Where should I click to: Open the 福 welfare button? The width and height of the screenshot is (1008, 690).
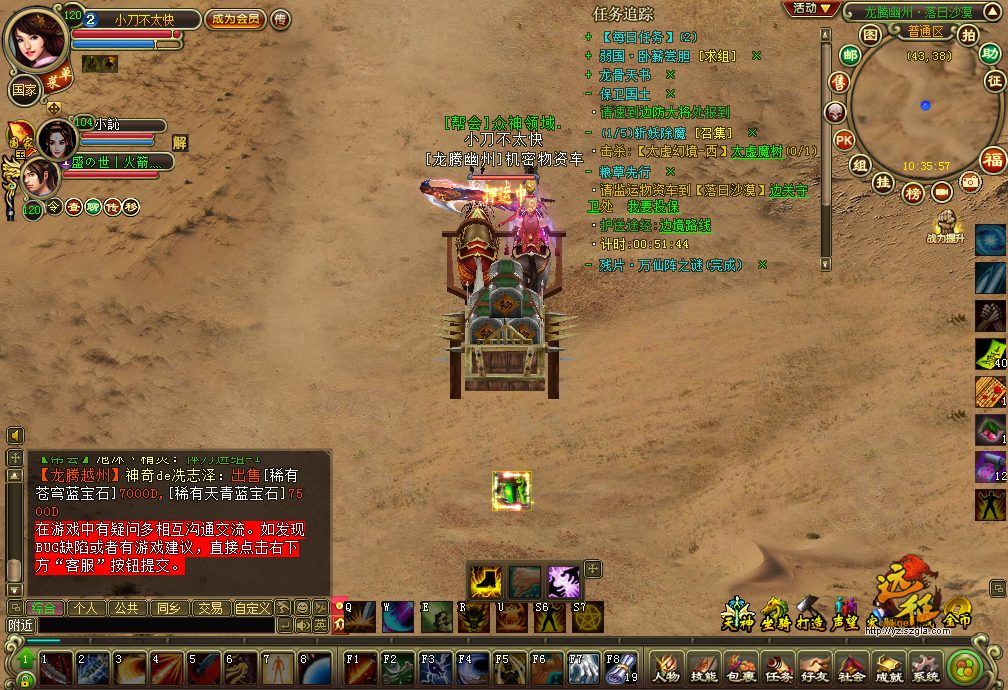pos(992,160)
